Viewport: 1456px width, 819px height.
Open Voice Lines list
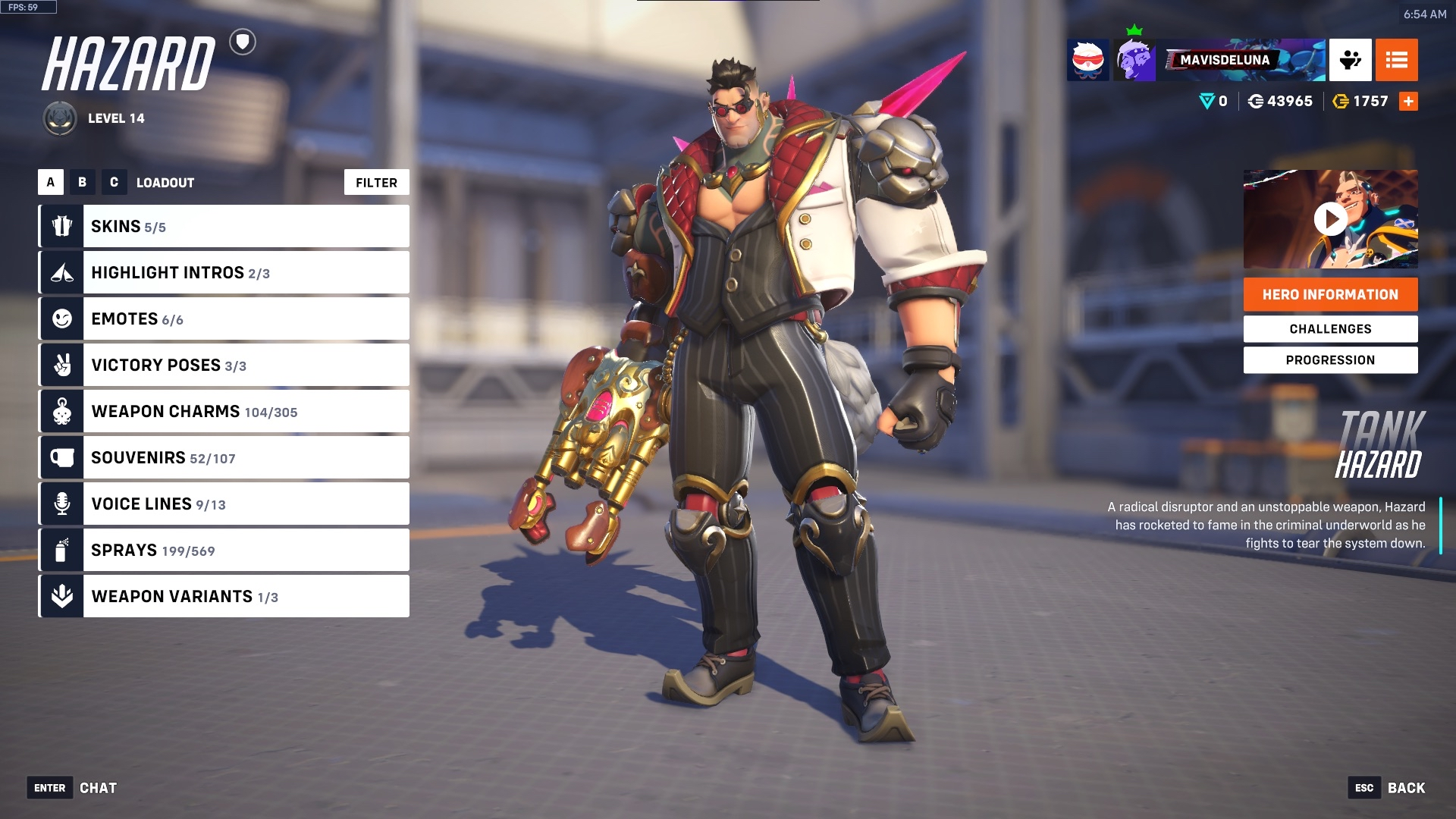pos(224,504)
